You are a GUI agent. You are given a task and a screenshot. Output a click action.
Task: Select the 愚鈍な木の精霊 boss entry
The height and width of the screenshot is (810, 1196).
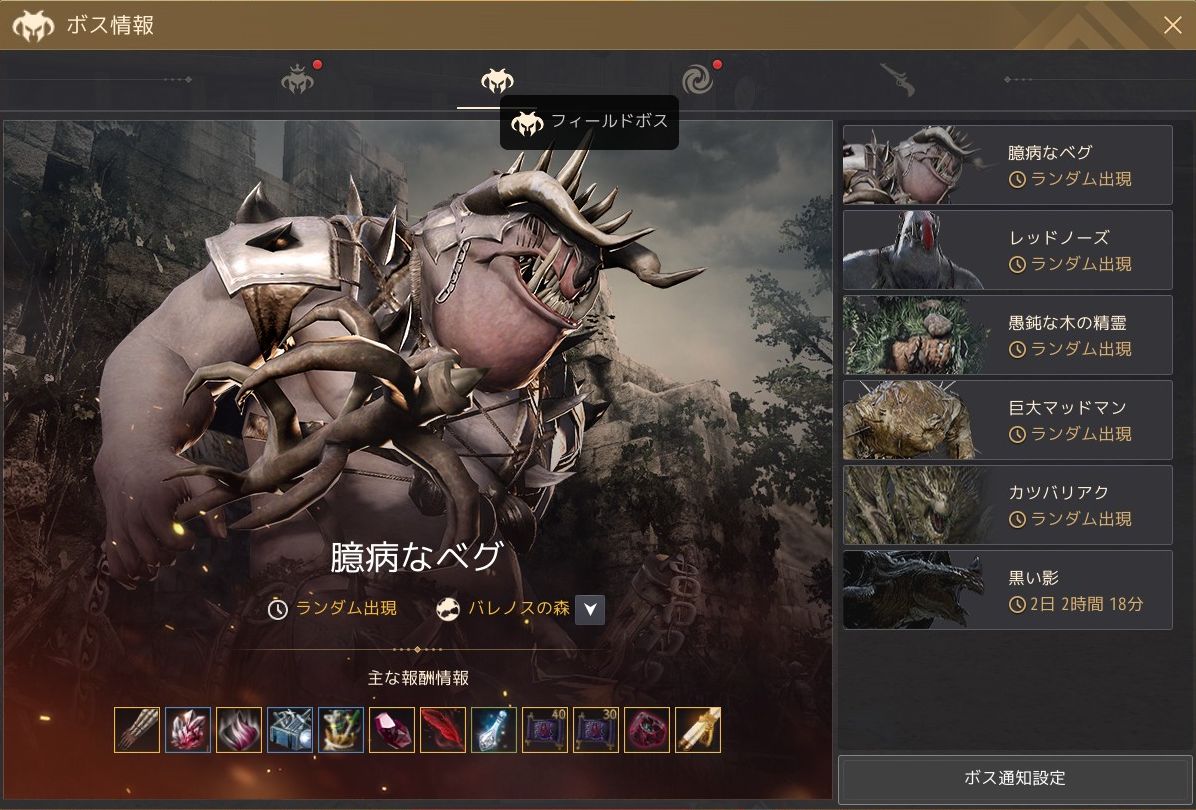coord(1007,335)
